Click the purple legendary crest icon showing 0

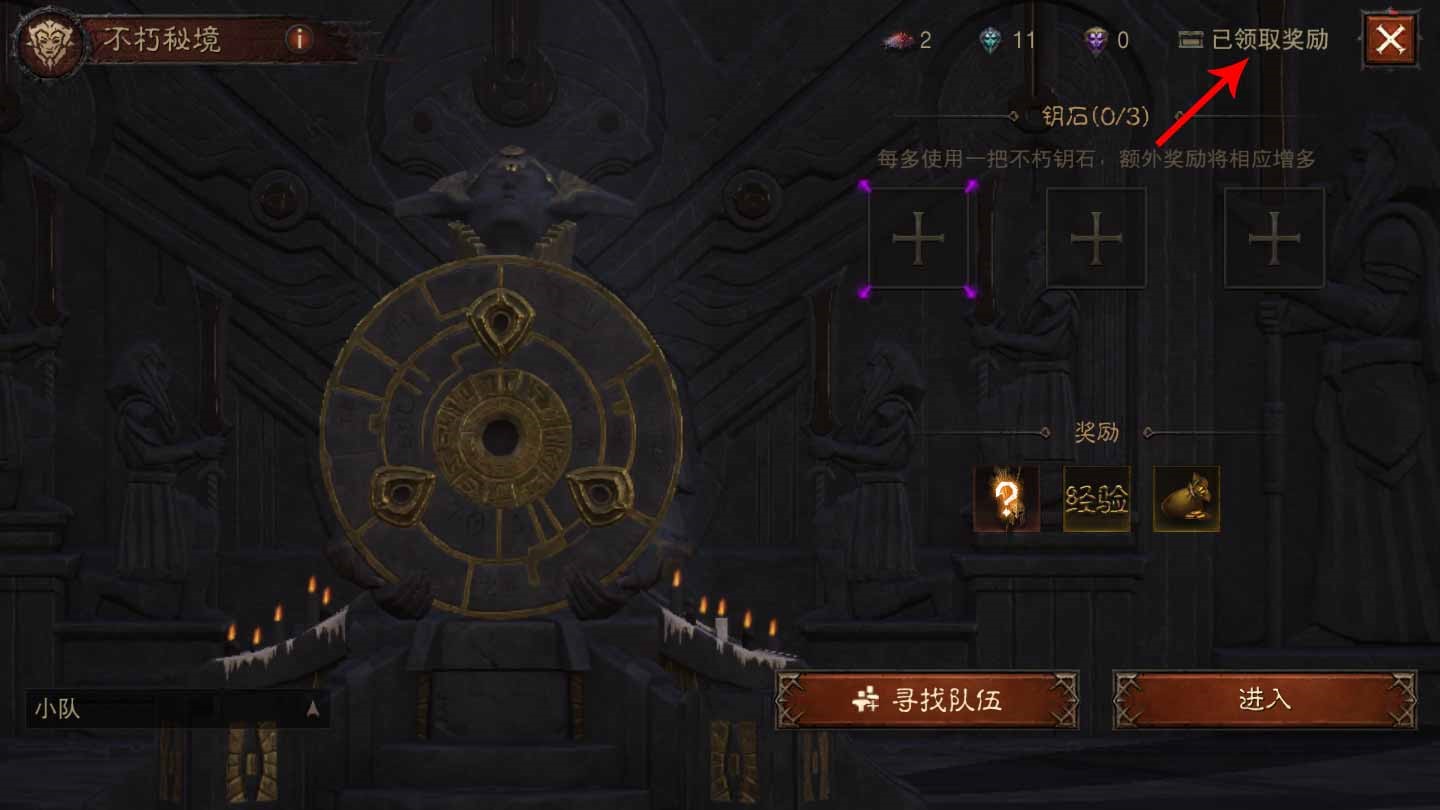(1098, 42)
